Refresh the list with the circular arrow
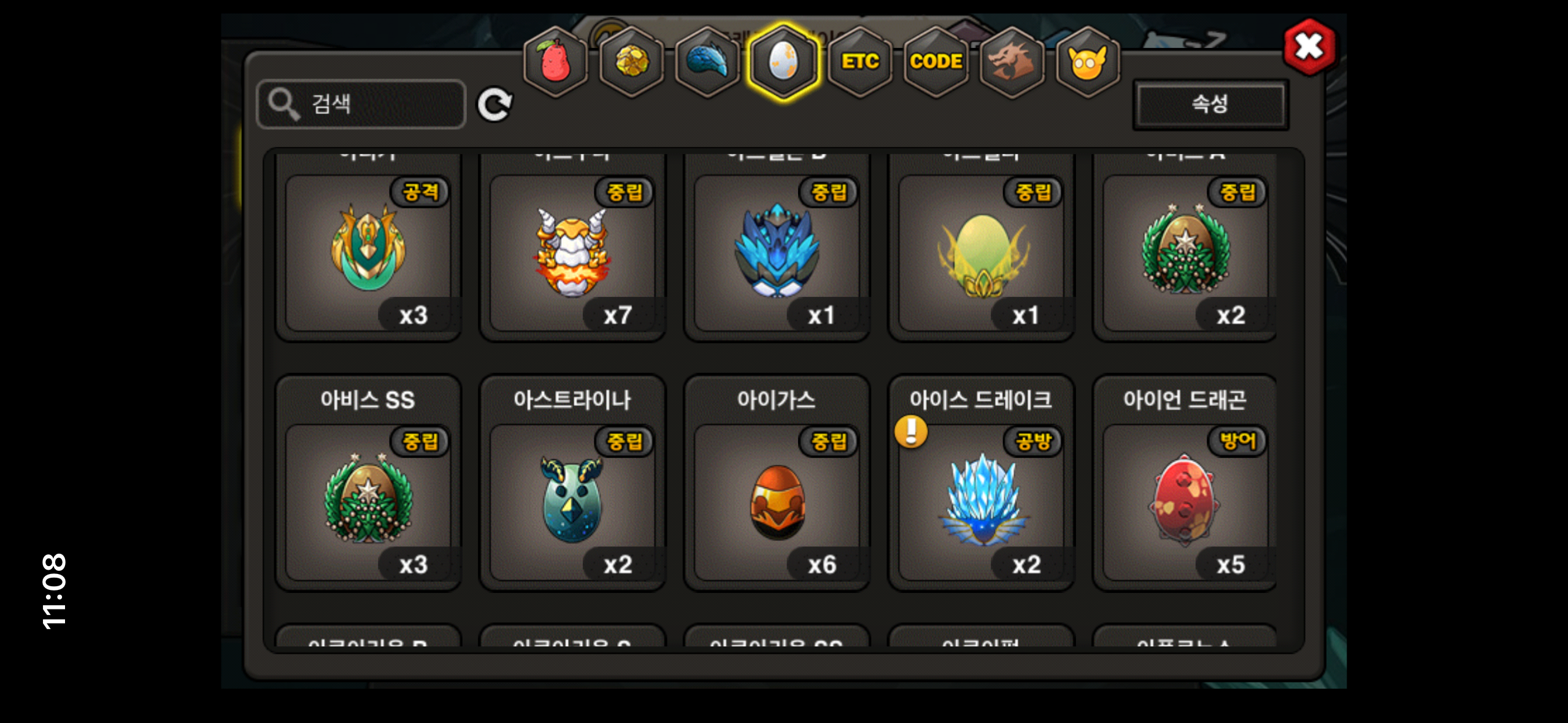The width and height of the screenshot is (1568, 723). [494, 104]
